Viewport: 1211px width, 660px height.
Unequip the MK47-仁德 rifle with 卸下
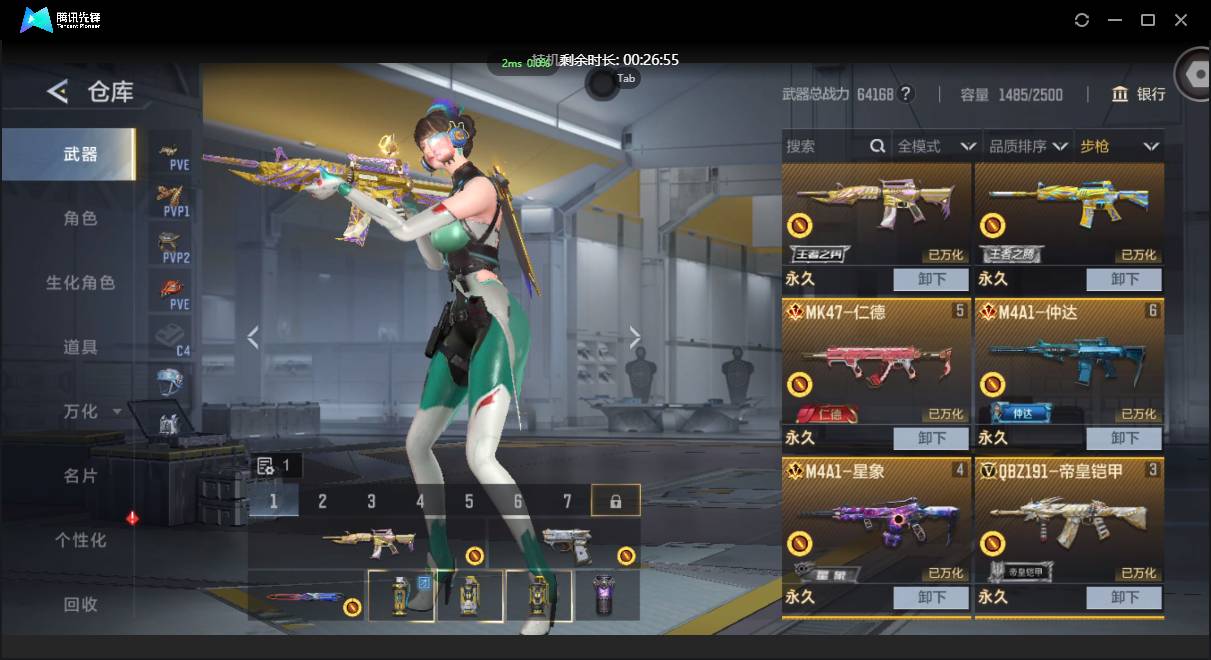point(930,438)
